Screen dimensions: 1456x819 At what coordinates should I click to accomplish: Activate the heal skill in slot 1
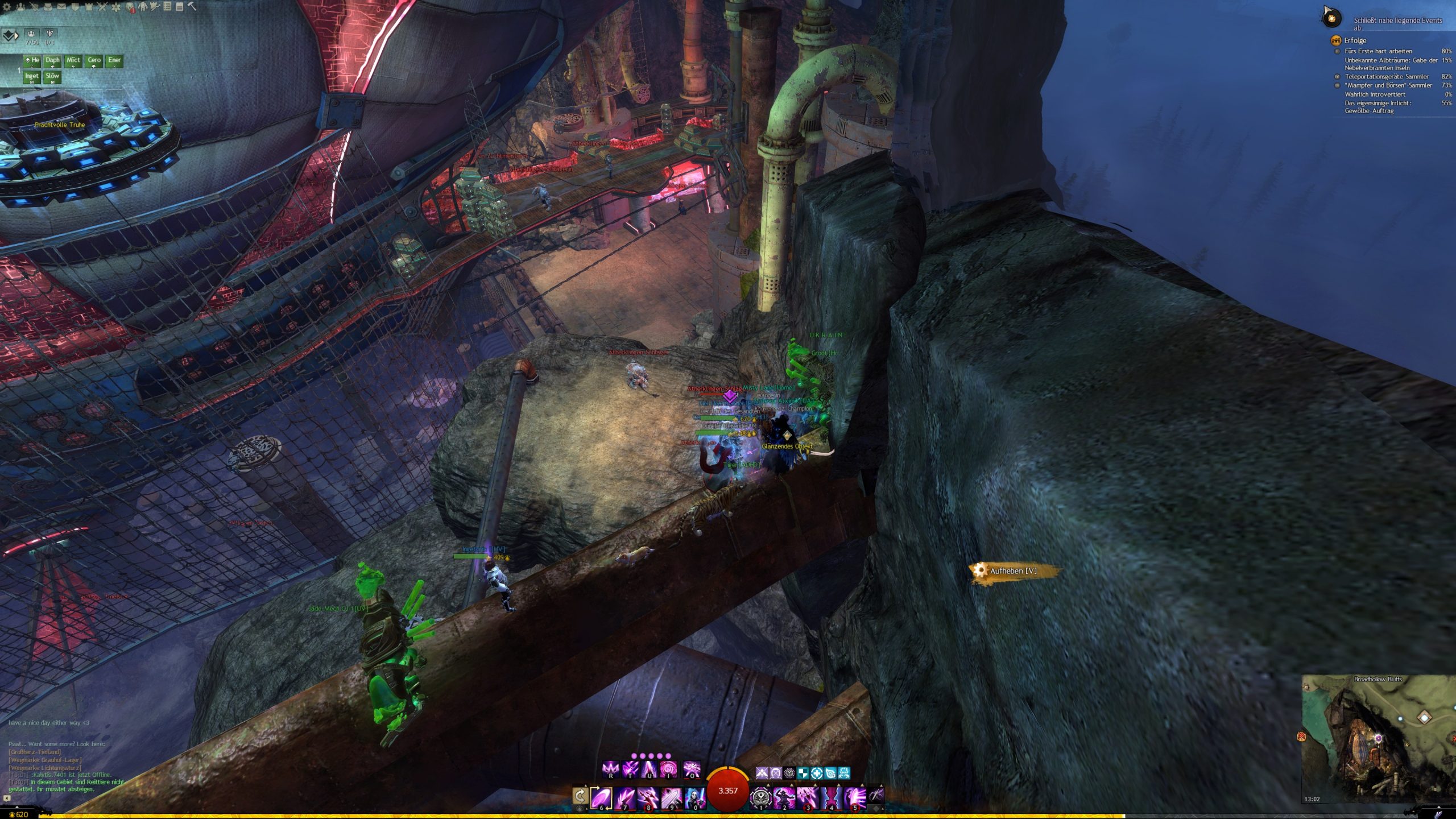coord(761,797)
